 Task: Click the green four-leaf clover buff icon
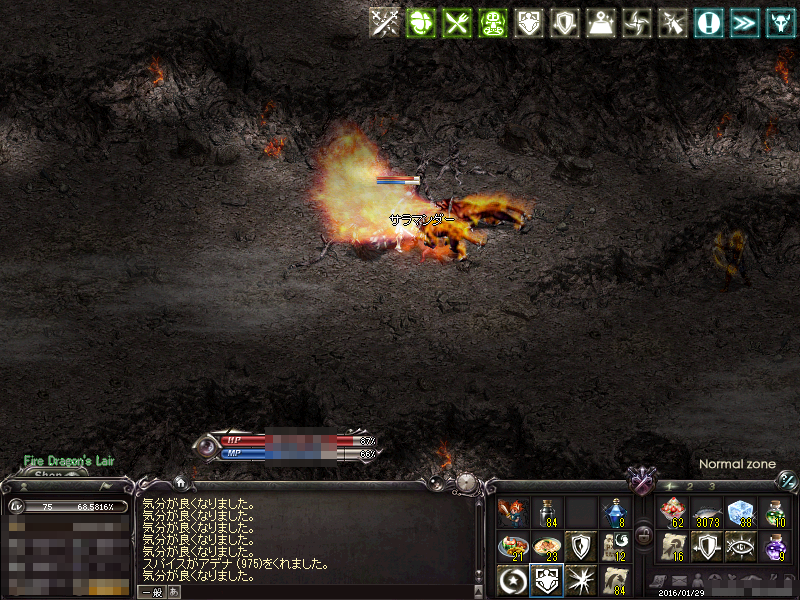[421, 23]
